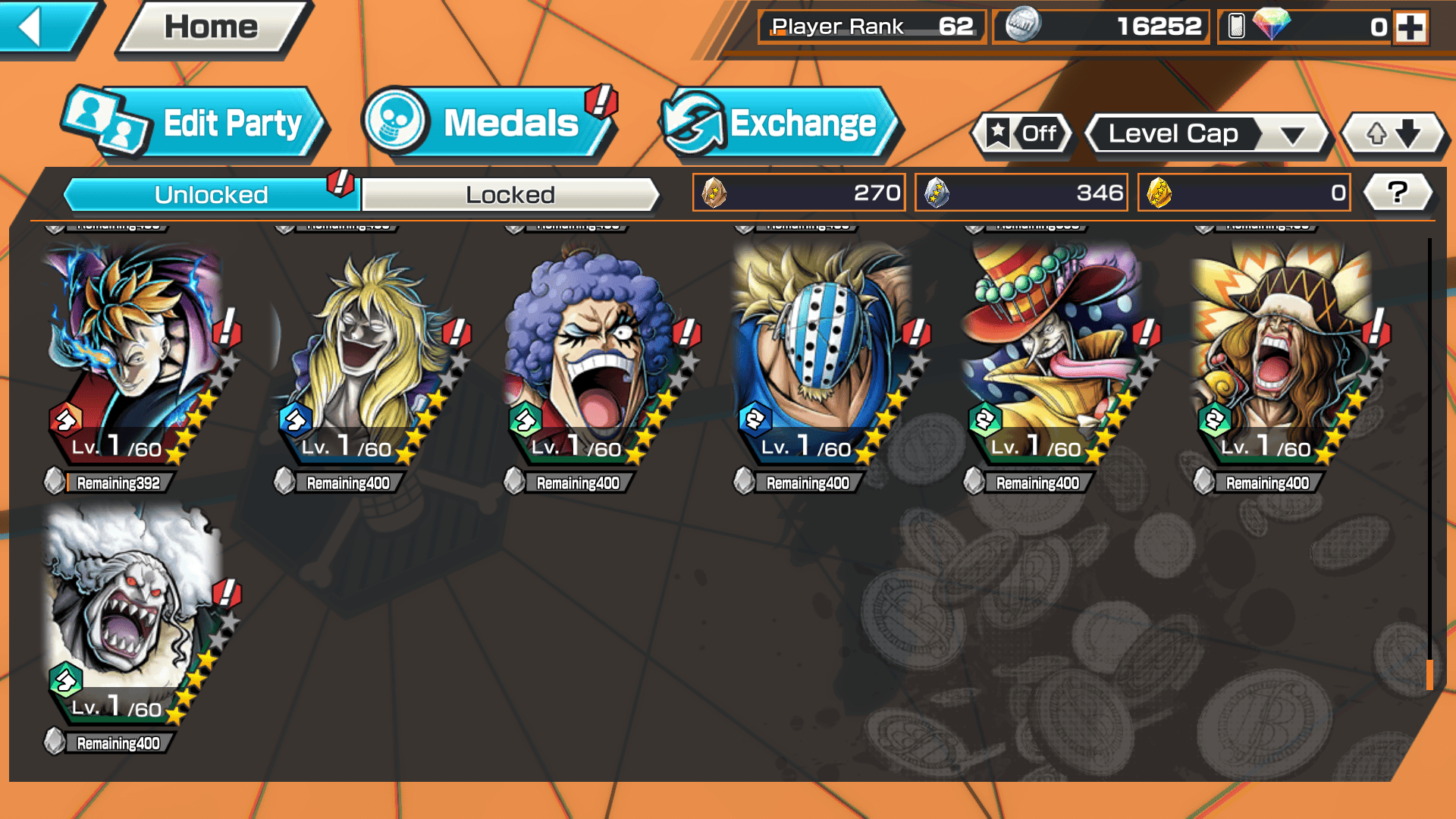Open the Level Cap sort dropdown
Screen dimensions: 1456x819
pyautogui.click(x=1207, y=134)
